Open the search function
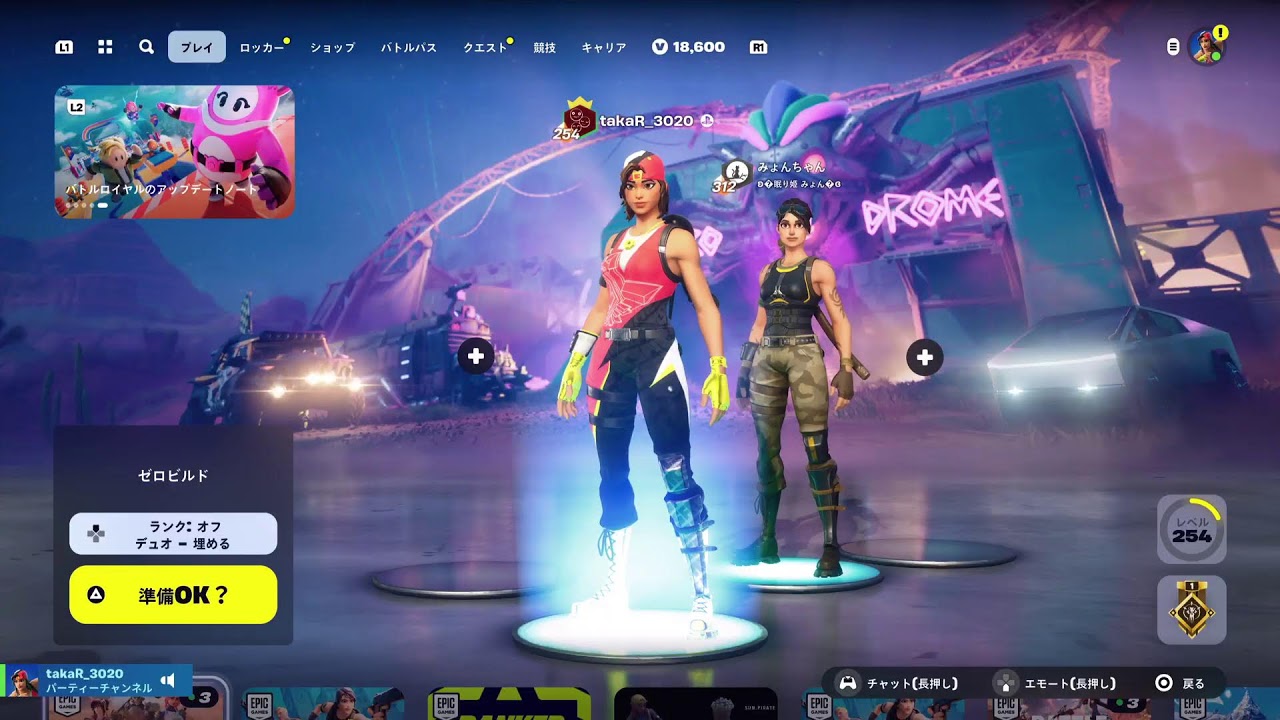The image size is (1280, 720). [x=146, y=46]
